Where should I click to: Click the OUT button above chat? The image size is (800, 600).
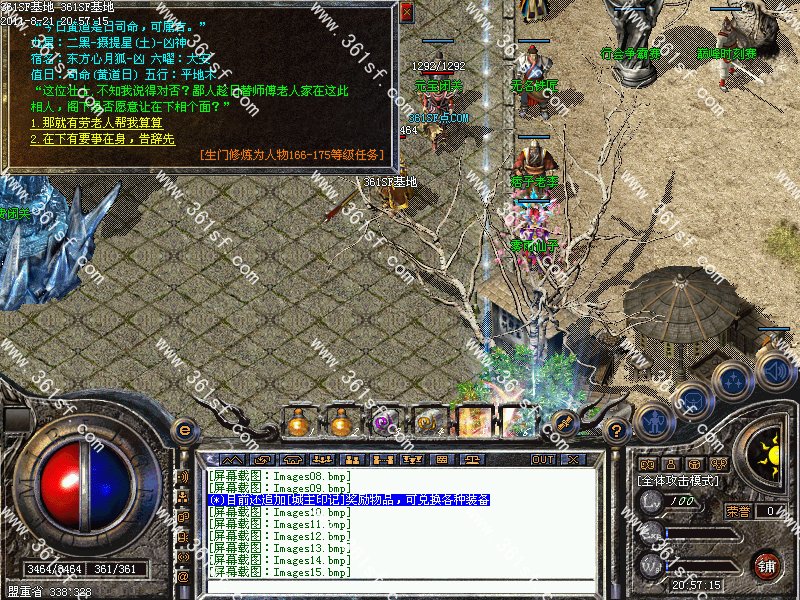(542, 459)
